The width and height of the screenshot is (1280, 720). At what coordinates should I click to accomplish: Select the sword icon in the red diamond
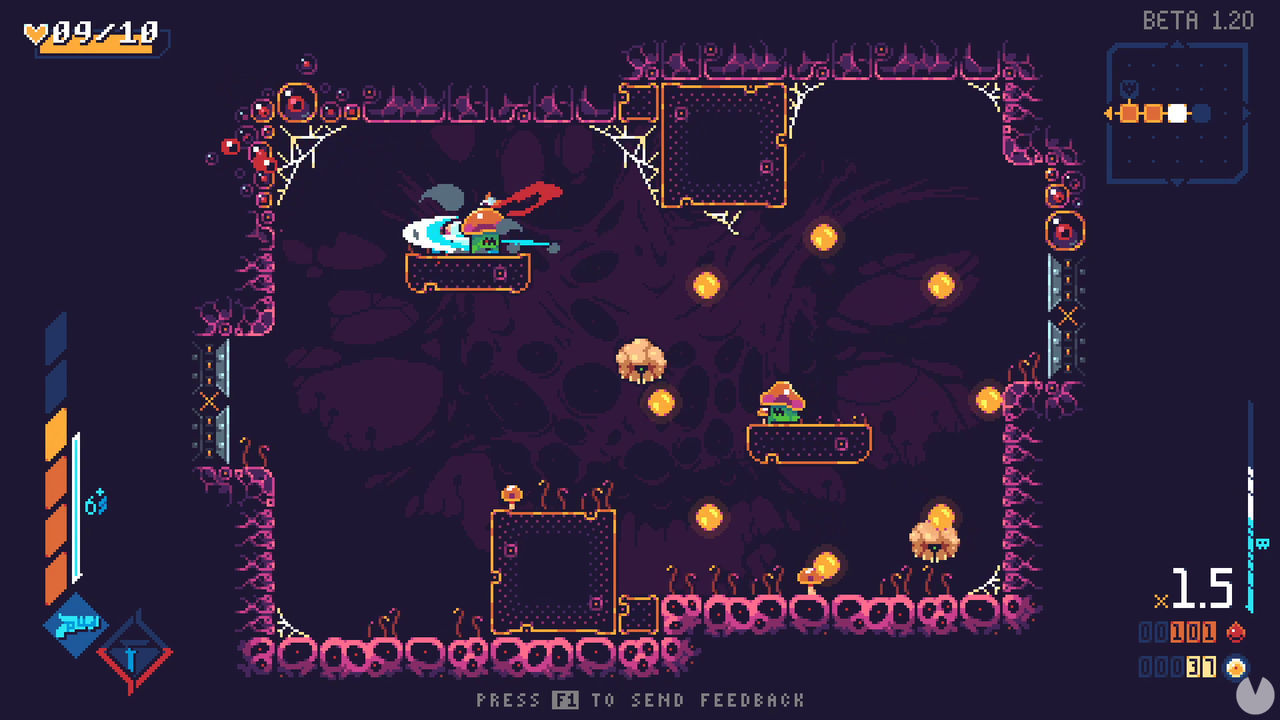(130, 657)
